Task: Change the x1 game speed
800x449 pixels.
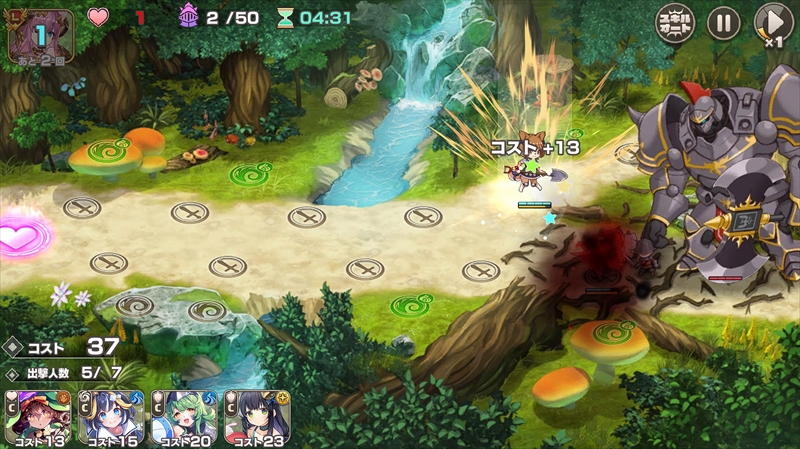Action: coord(772,24)
